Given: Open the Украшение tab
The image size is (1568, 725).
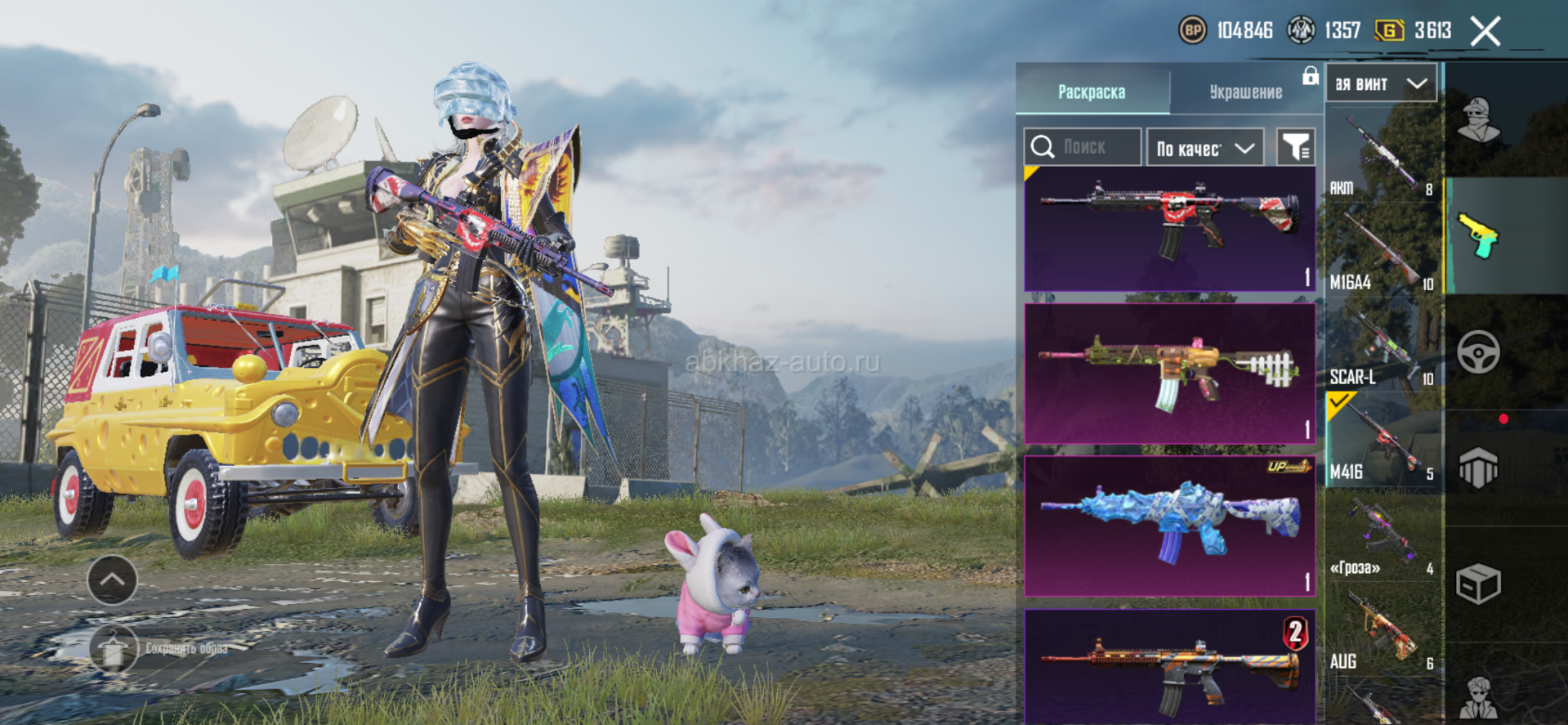Looking at the screenshot, I should coord(1245,92).
